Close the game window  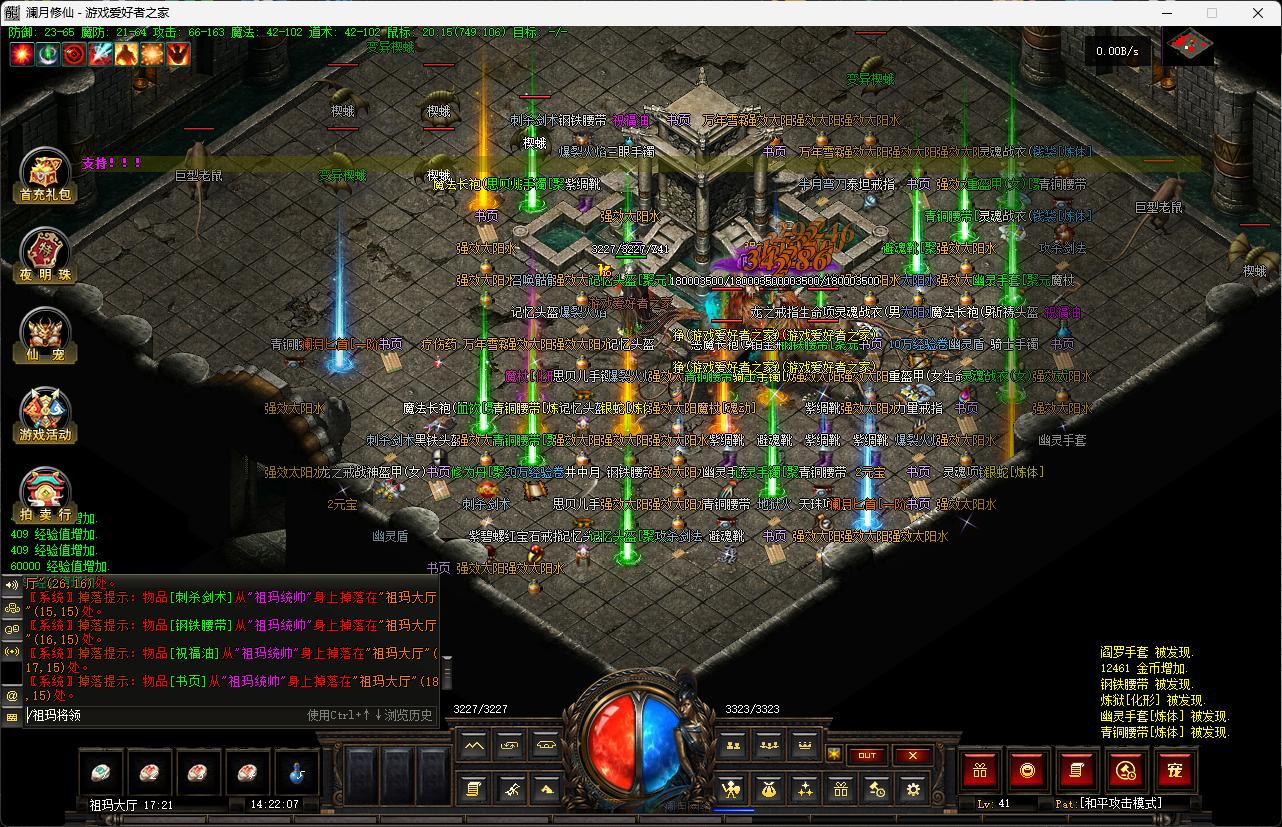1258,13
